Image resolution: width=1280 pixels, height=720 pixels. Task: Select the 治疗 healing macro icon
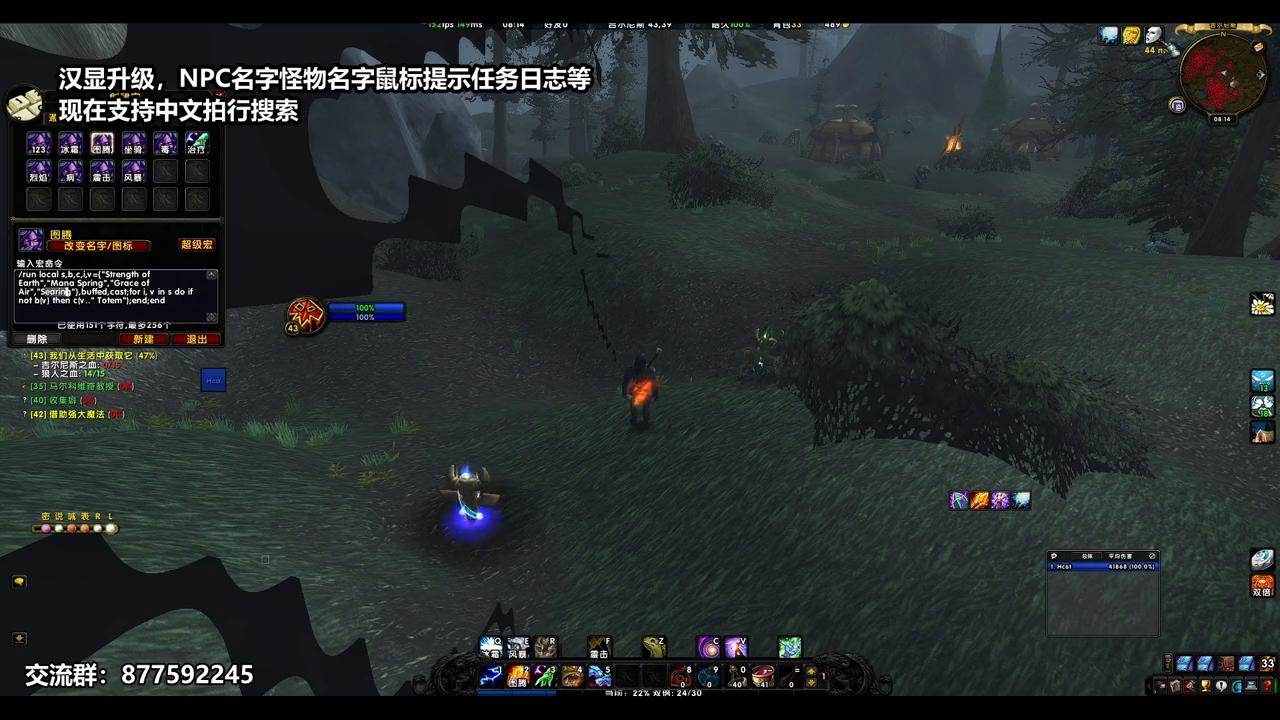pos(195,142)
